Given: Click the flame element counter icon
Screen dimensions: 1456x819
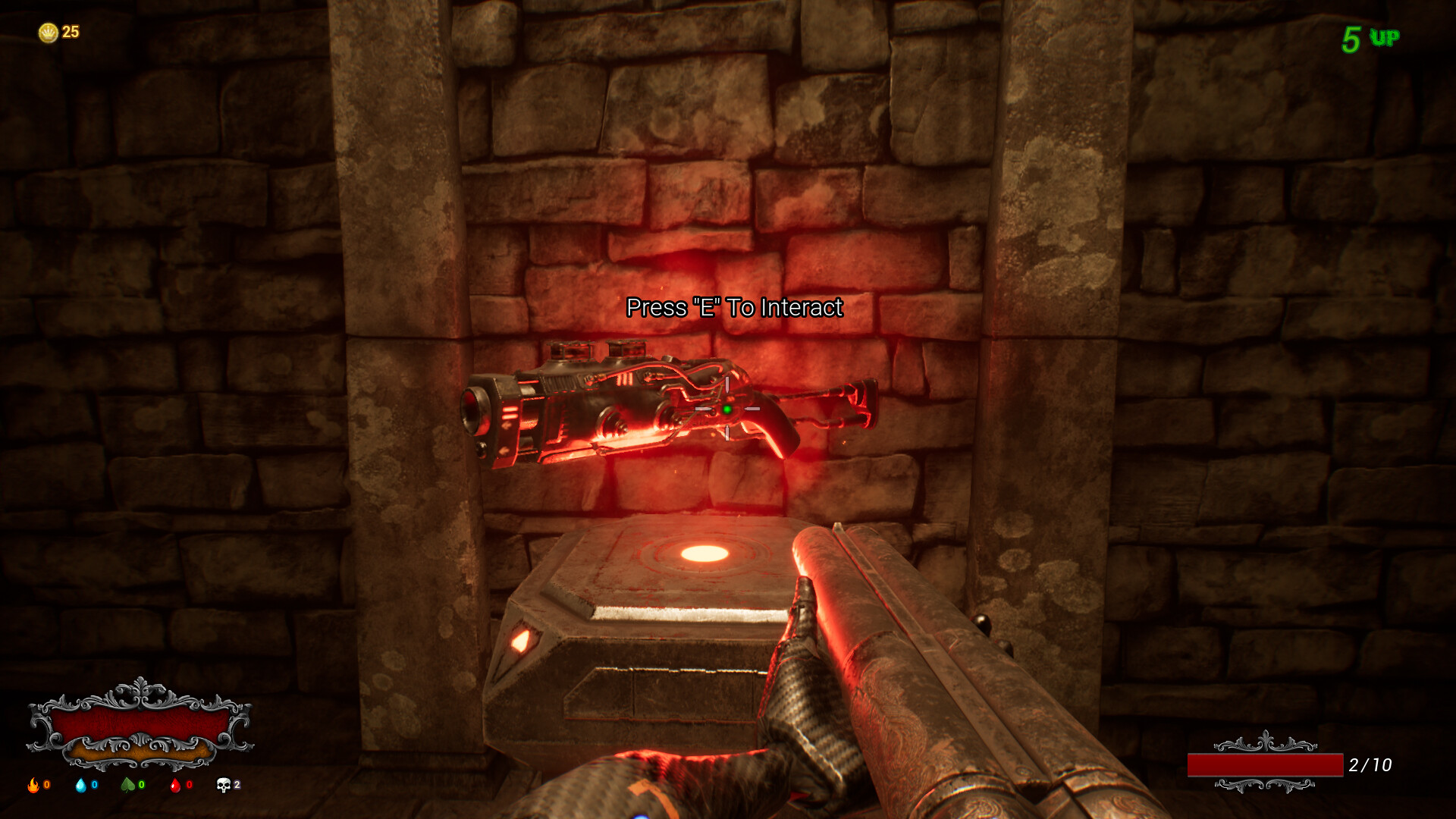Looking at the screenshot, I should [33, 786].
